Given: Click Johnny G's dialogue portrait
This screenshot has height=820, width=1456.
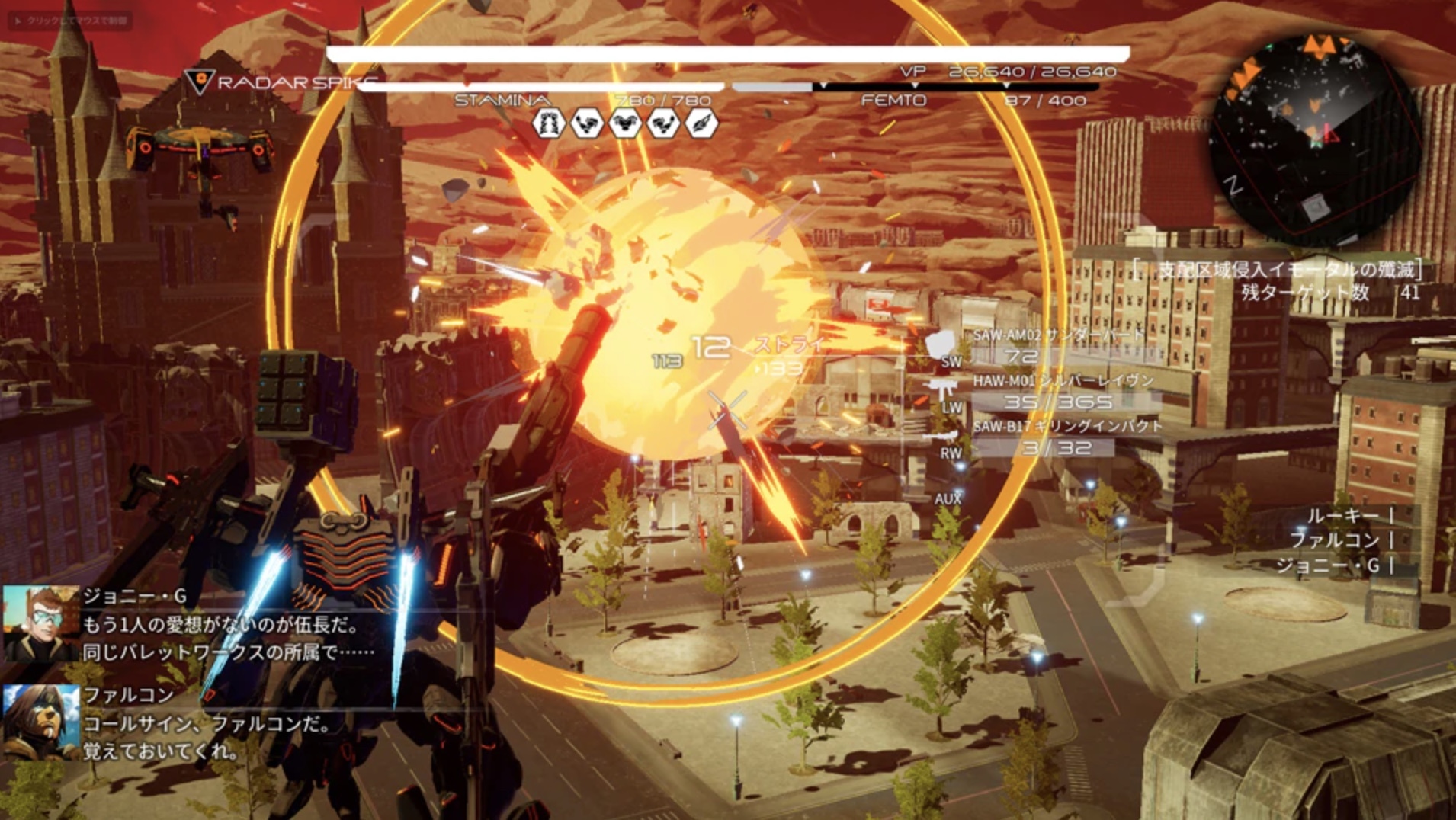Looking at the screenshot, I should [41, 623].
